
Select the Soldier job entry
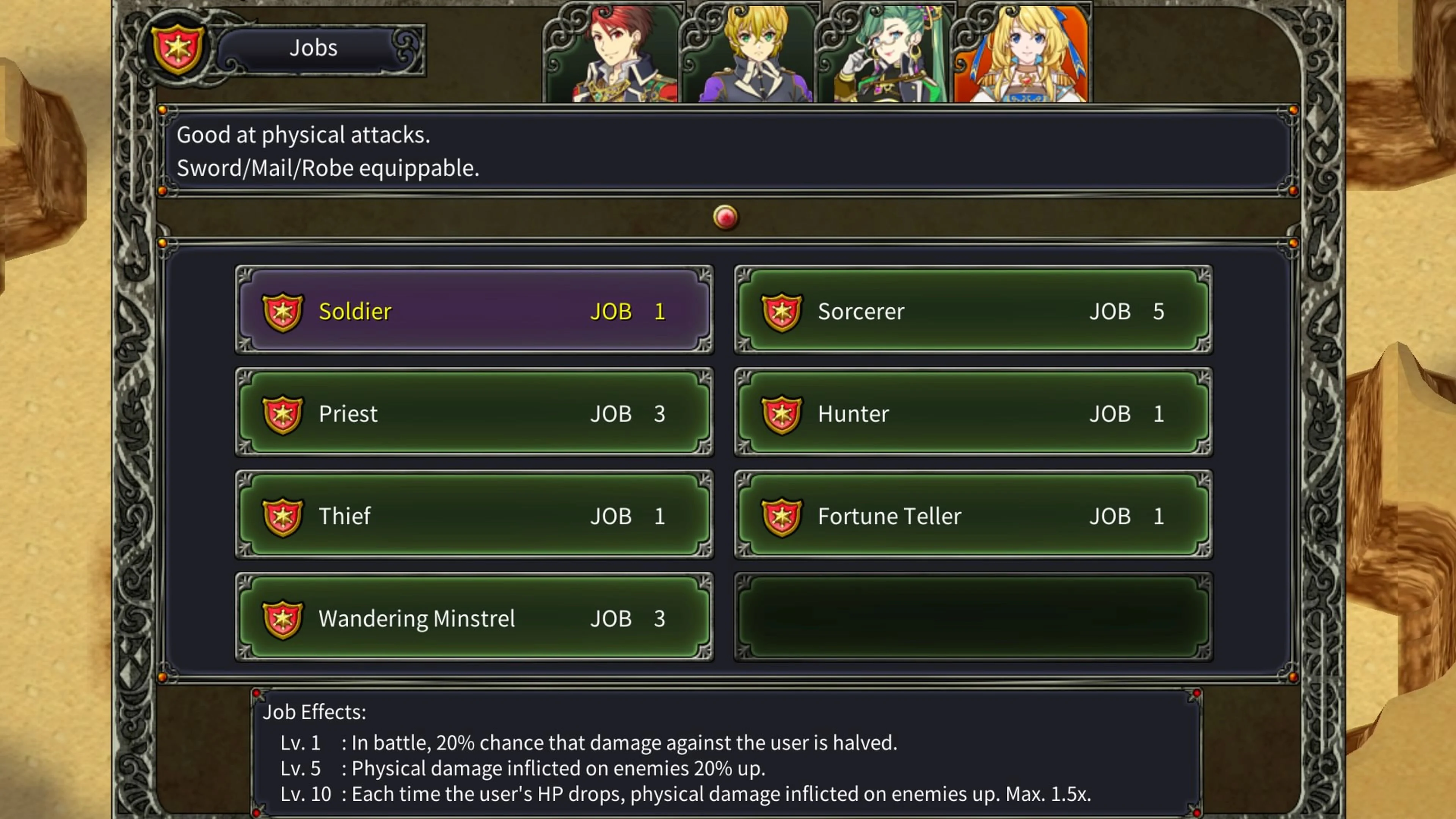[x=475, y=311]
